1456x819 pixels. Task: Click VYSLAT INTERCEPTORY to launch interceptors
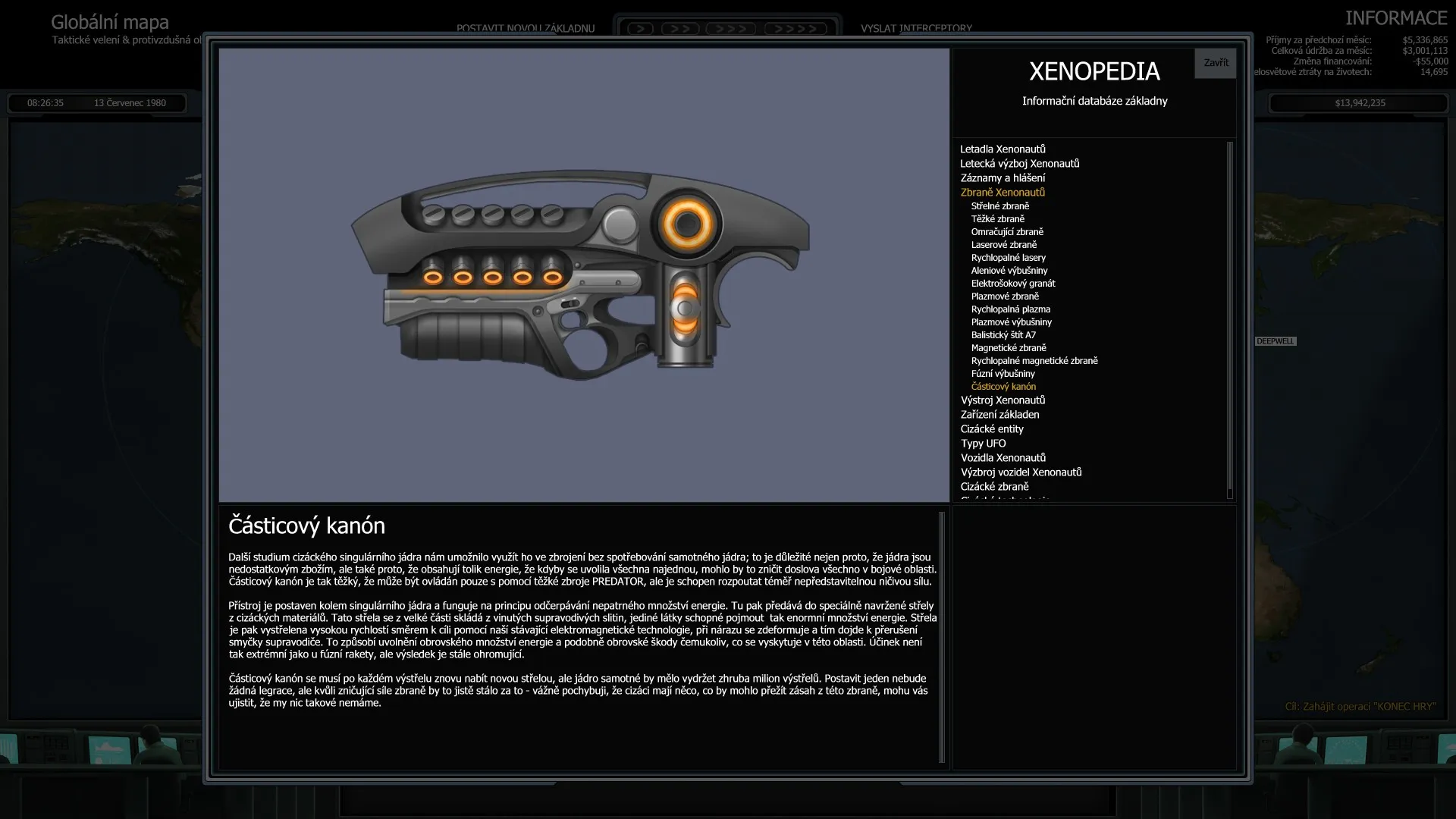915,28
